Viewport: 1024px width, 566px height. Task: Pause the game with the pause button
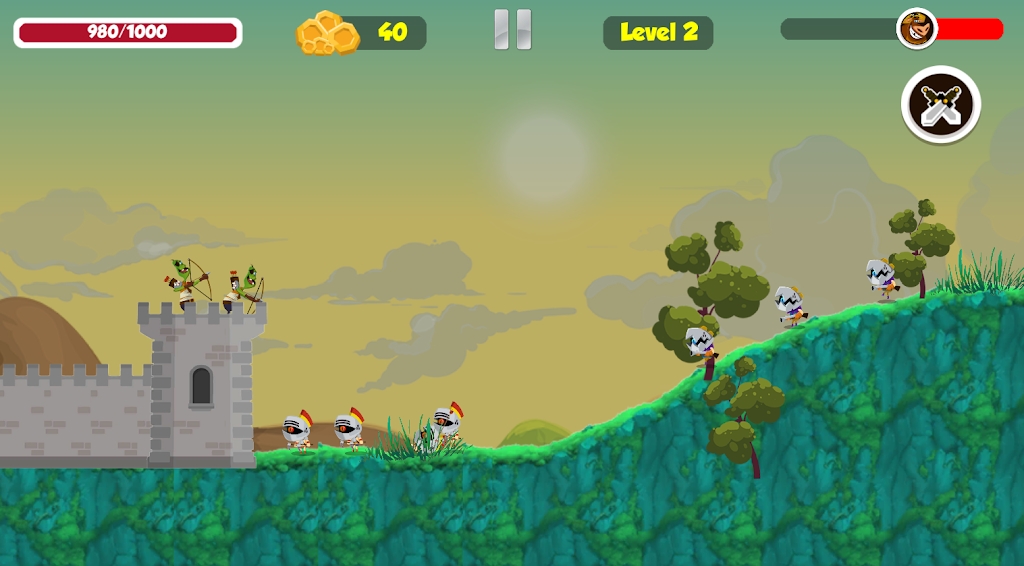coord(513,30)
